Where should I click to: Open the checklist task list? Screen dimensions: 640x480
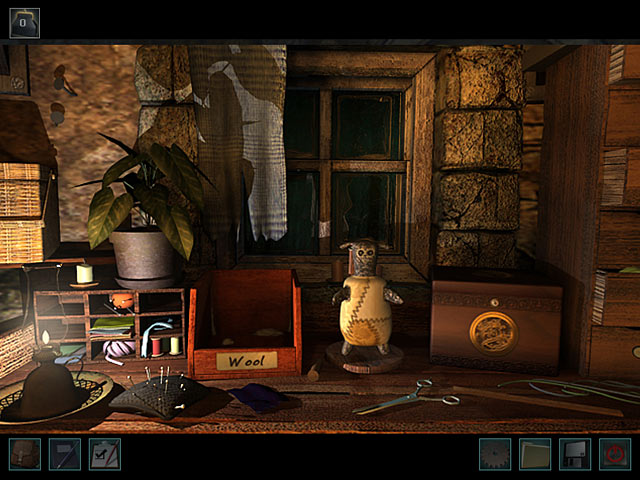[x=104, y=455]
